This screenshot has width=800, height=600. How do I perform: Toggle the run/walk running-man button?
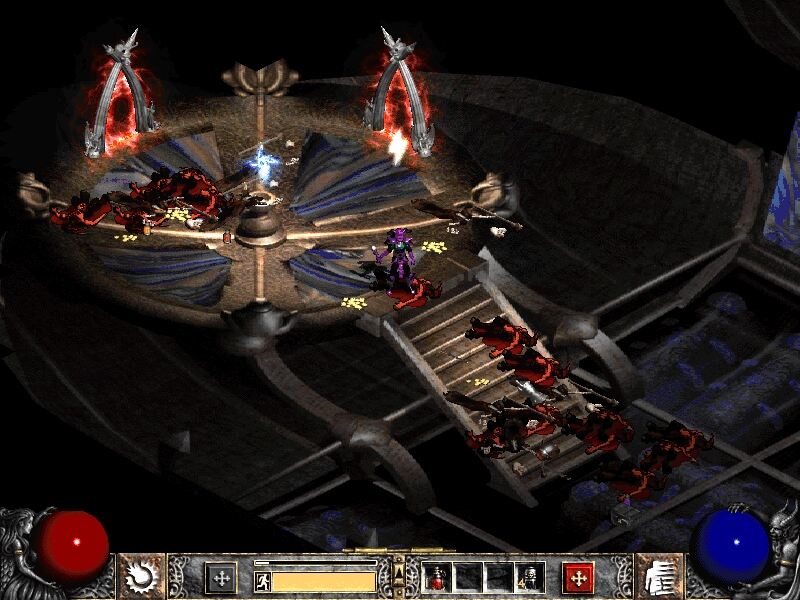[x=262, y=580]
